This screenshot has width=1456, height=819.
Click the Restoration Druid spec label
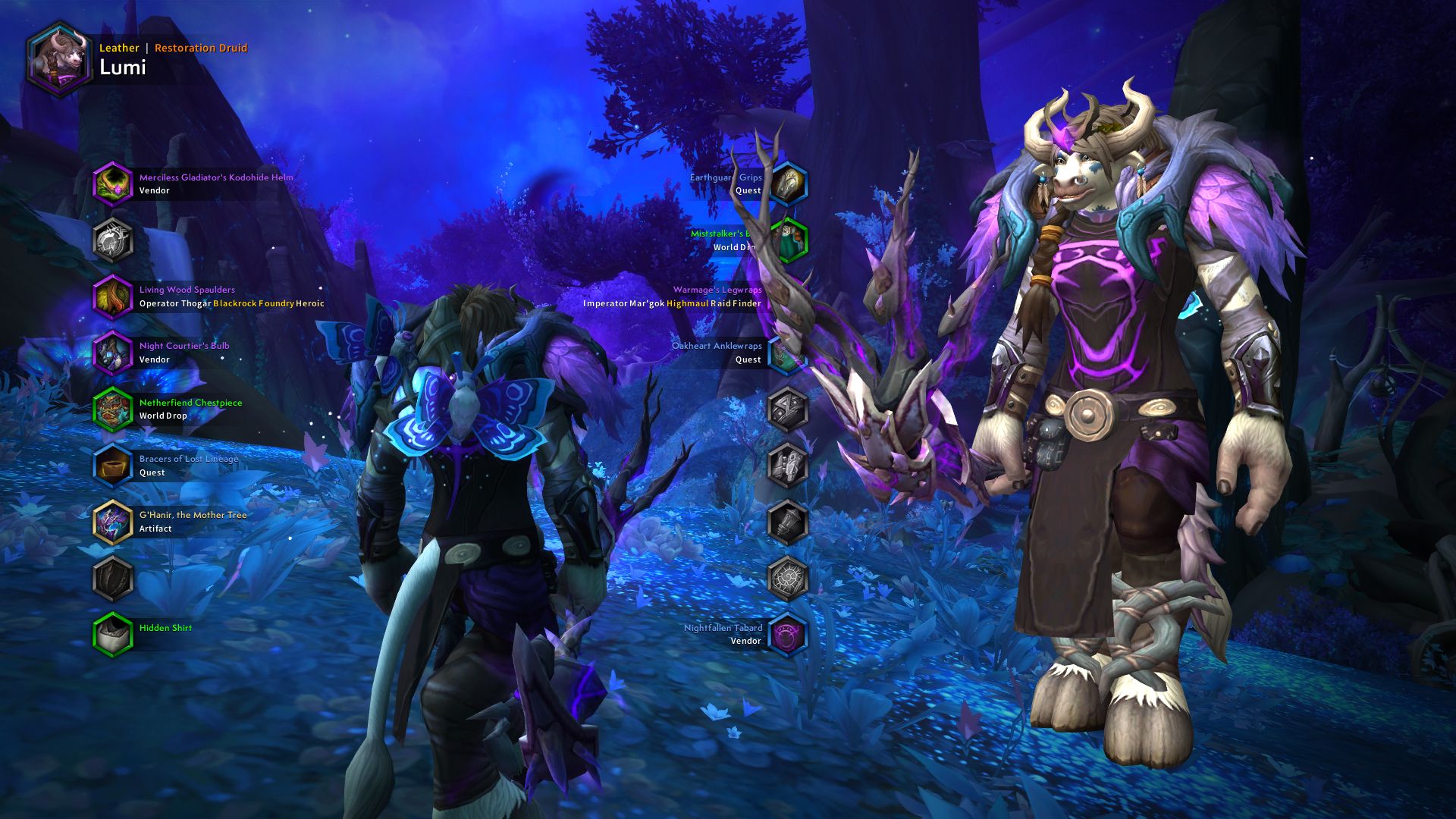pyautogui.click(x=200, y=48)
